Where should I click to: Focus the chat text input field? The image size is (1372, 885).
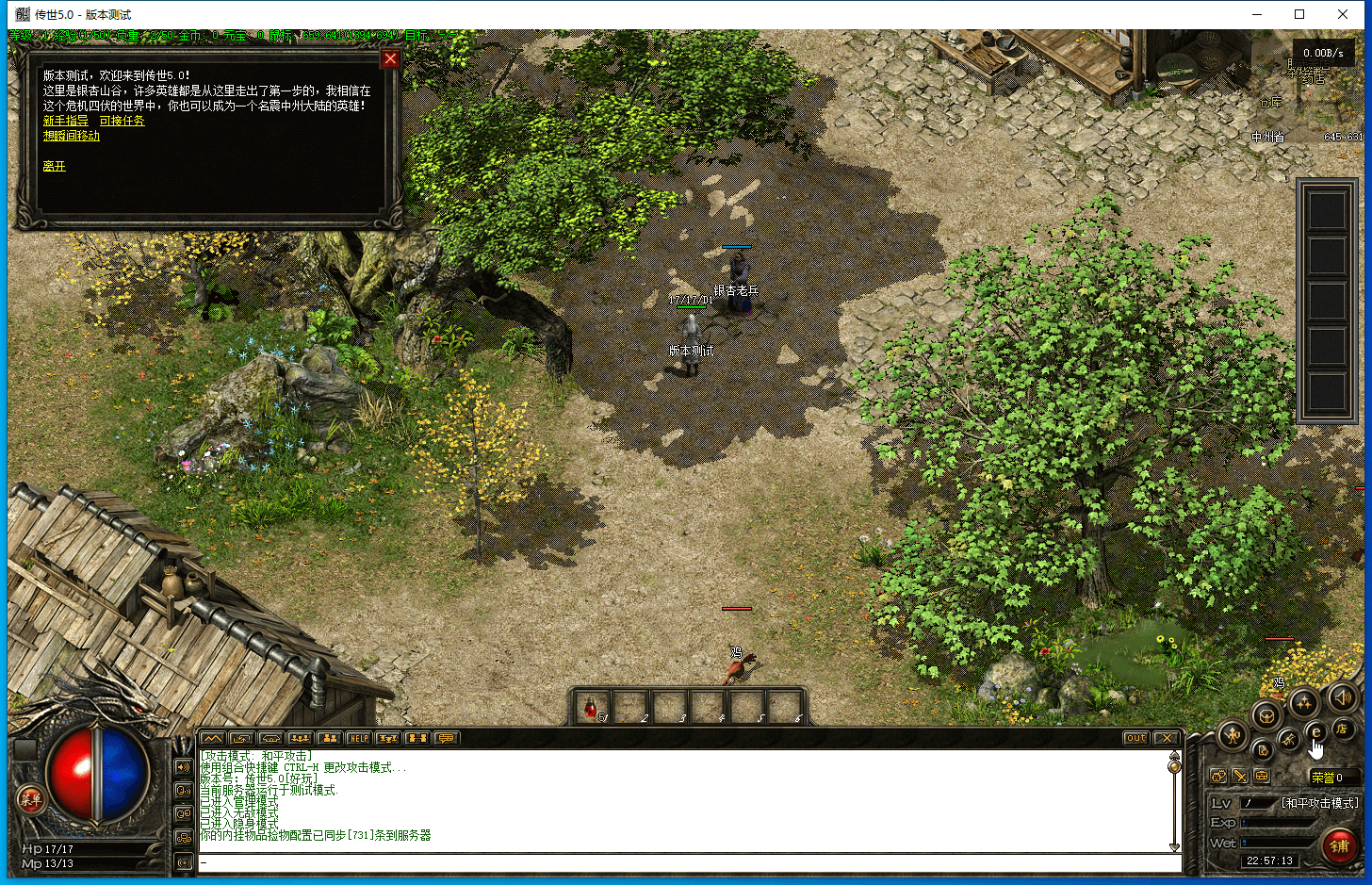click(x=688, y=862)
